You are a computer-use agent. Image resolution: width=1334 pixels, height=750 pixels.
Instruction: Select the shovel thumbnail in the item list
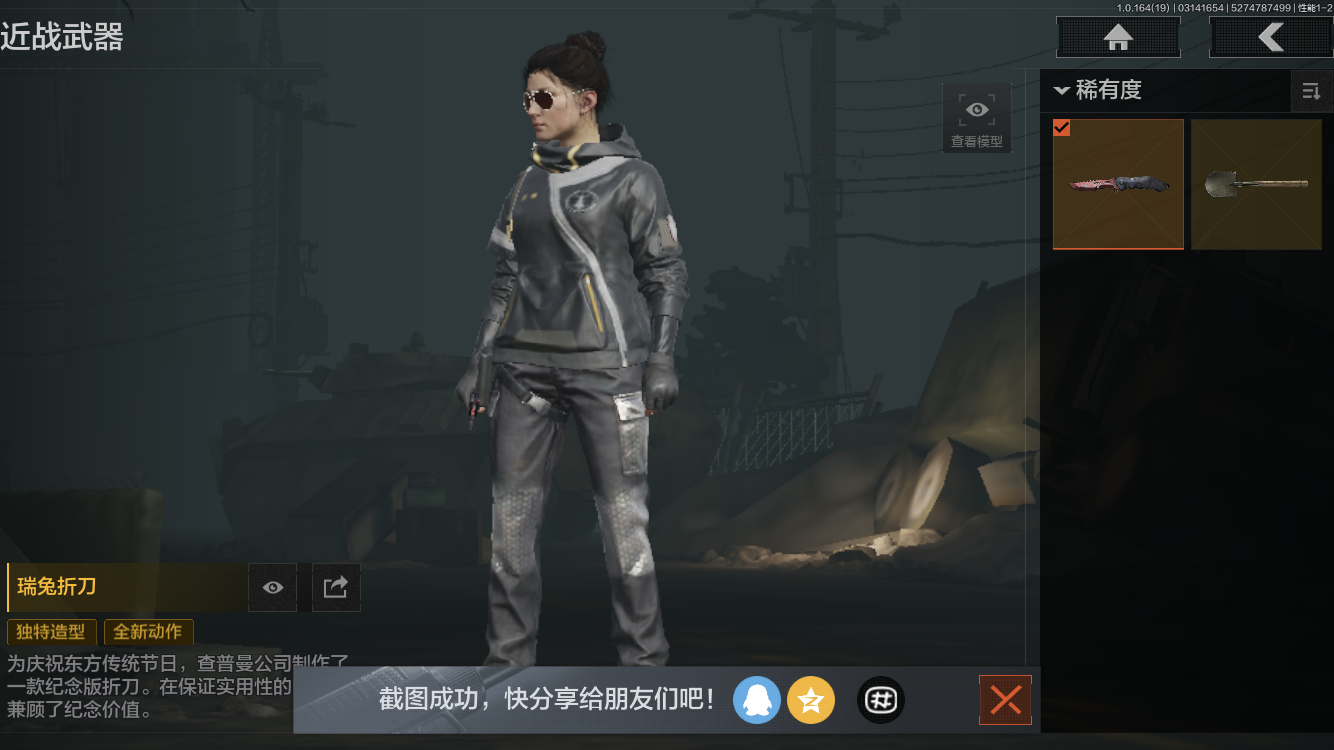pyautogui.click(x=1256, y=184)
